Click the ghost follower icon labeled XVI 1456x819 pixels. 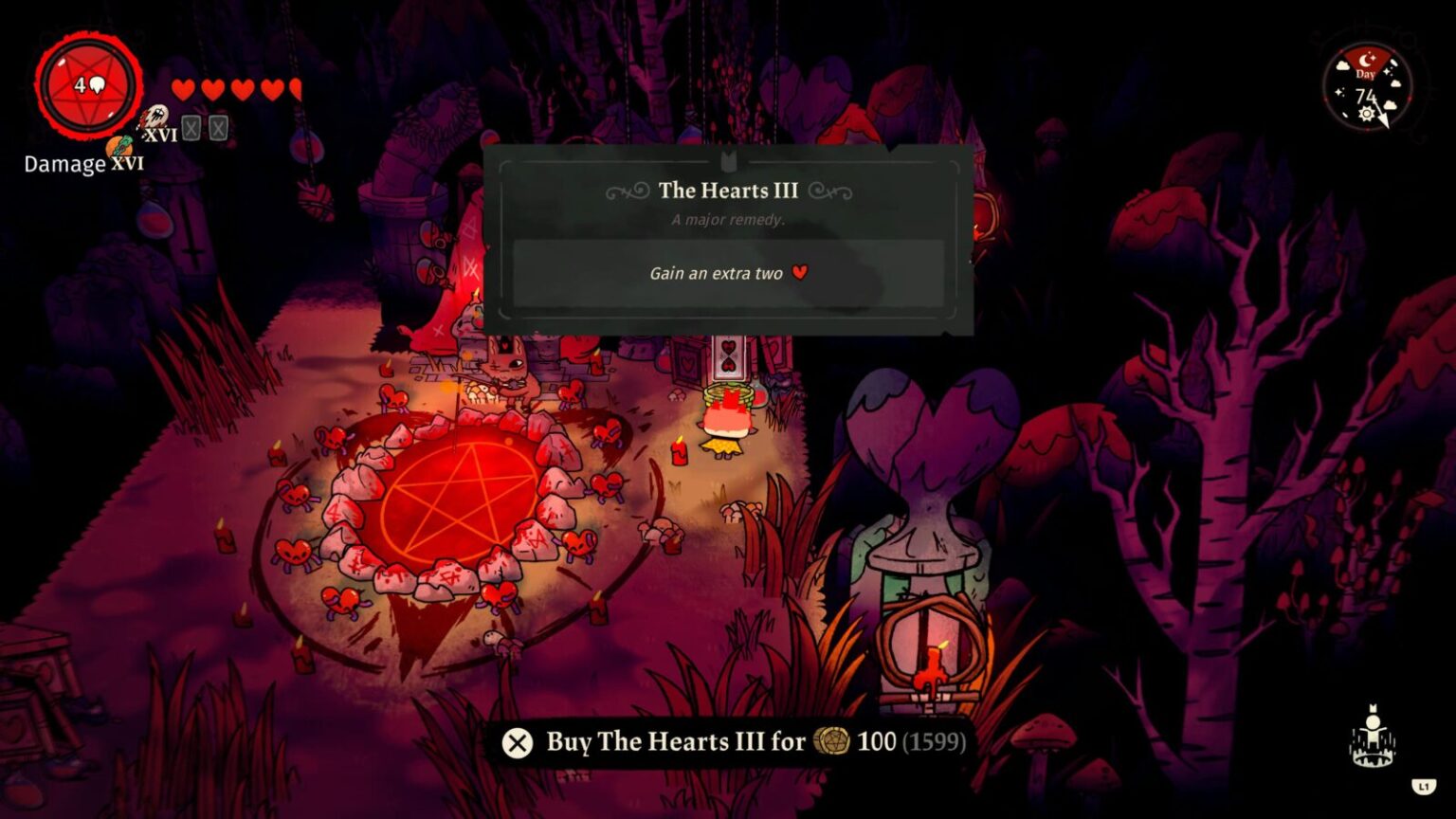(x=156, y=118)
